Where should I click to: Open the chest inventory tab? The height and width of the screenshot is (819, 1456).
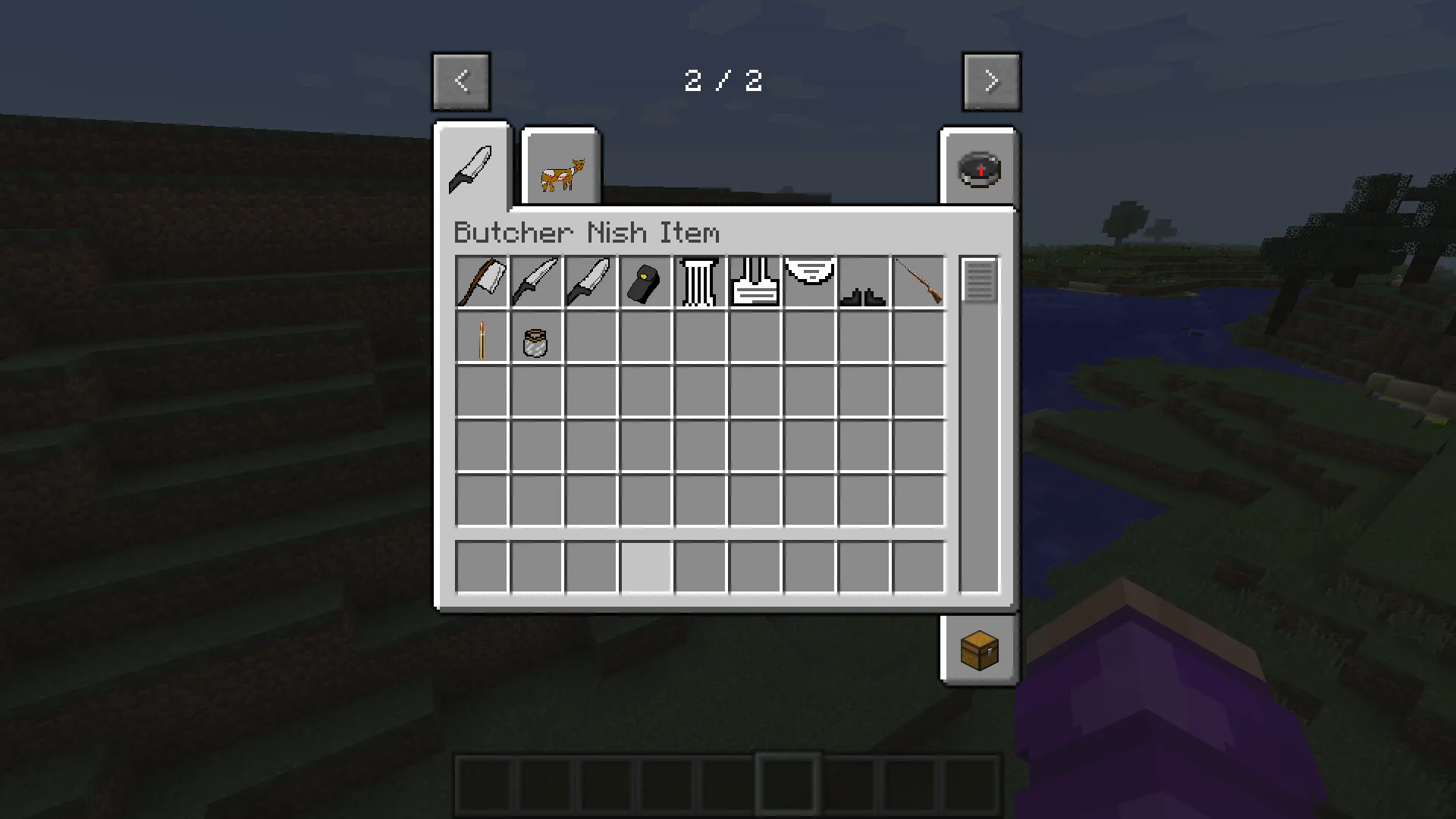(978, 650)
